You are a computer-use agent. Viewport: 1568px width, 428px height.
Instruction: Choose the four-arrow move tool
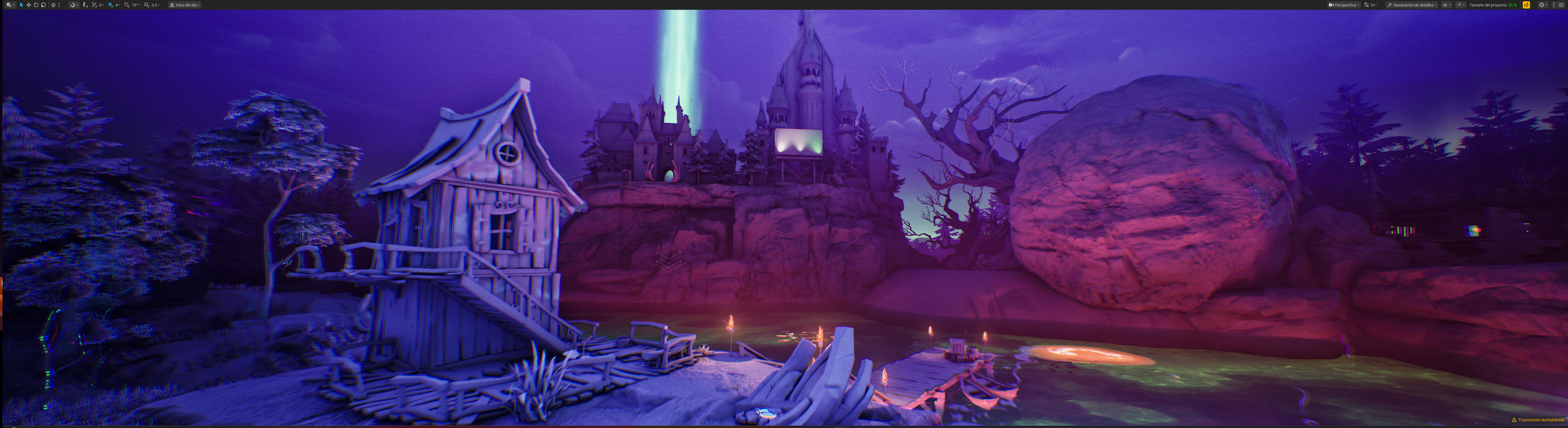(29, 5)
